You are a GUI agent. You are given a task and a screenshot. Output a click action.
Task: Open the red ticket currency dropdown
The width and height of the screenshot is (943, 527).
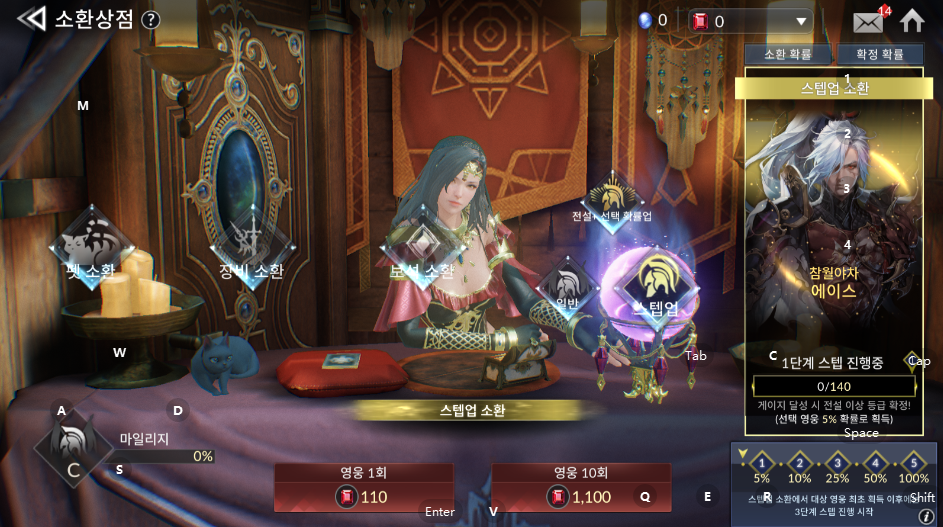pos(800,21)
